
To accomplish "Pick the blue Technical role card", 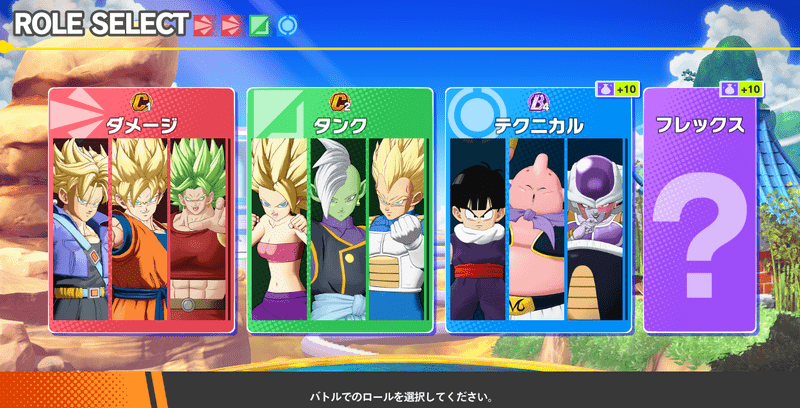I will click(x=538, y=210).
